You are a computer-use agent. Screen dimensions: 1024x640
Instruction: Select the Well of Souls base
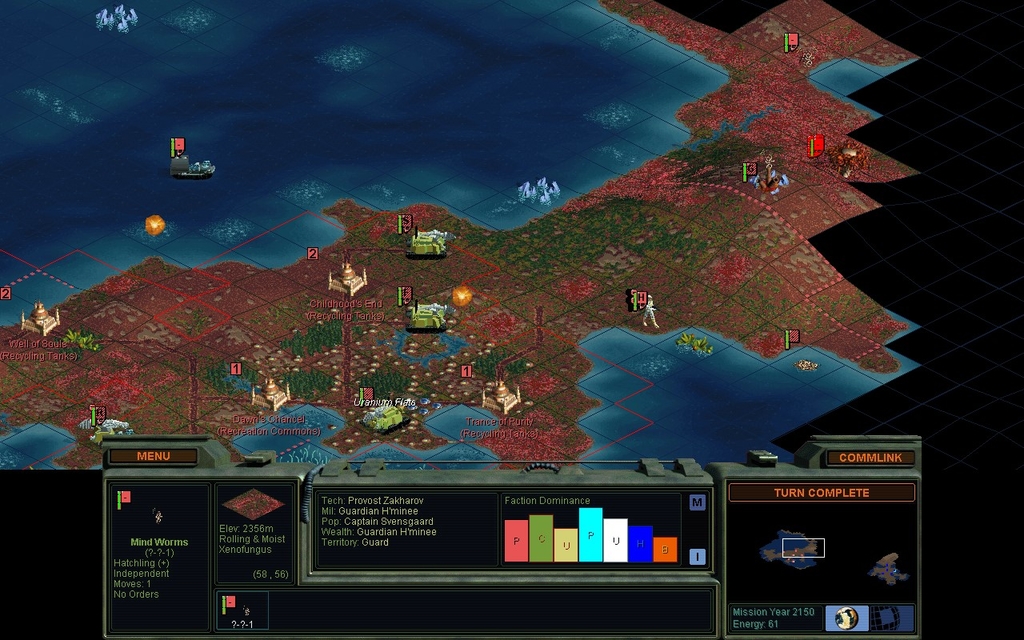click(x=40, y=319)
